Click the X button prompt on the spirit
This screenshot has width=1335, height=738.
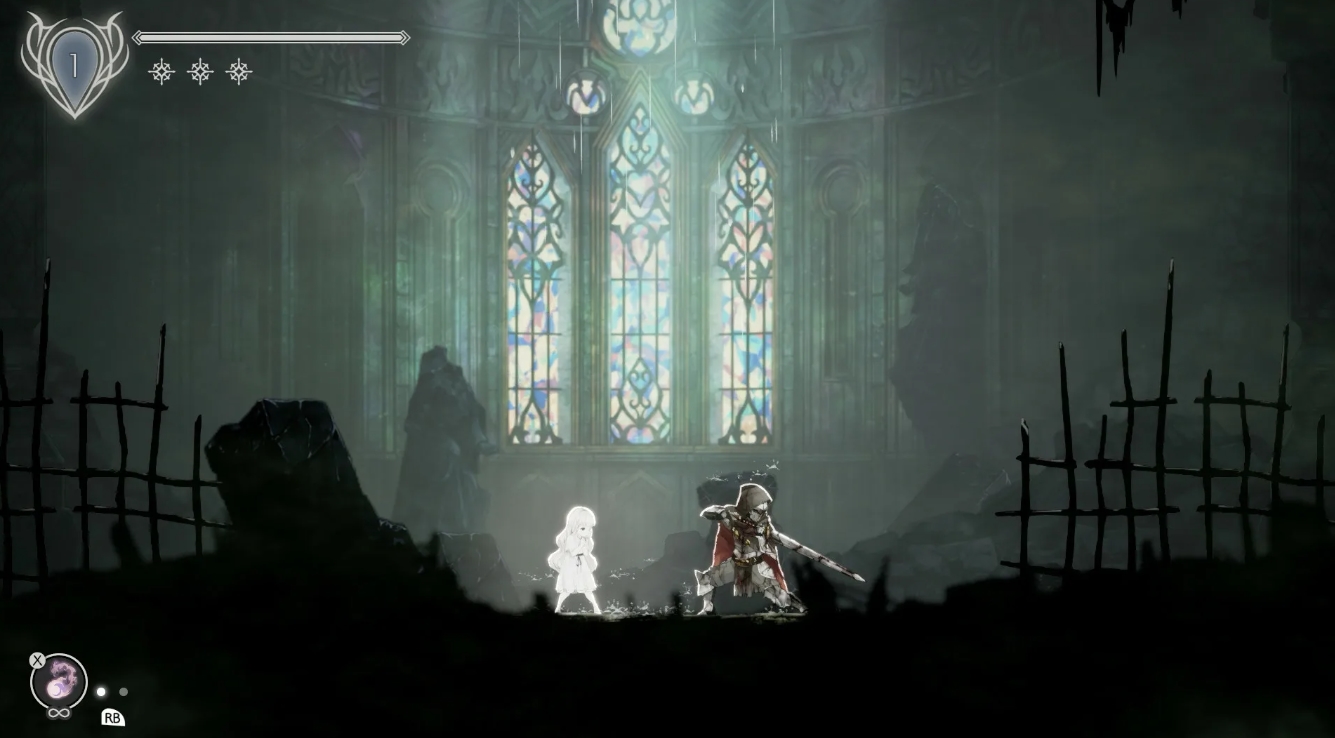click(x=37, y=660)
